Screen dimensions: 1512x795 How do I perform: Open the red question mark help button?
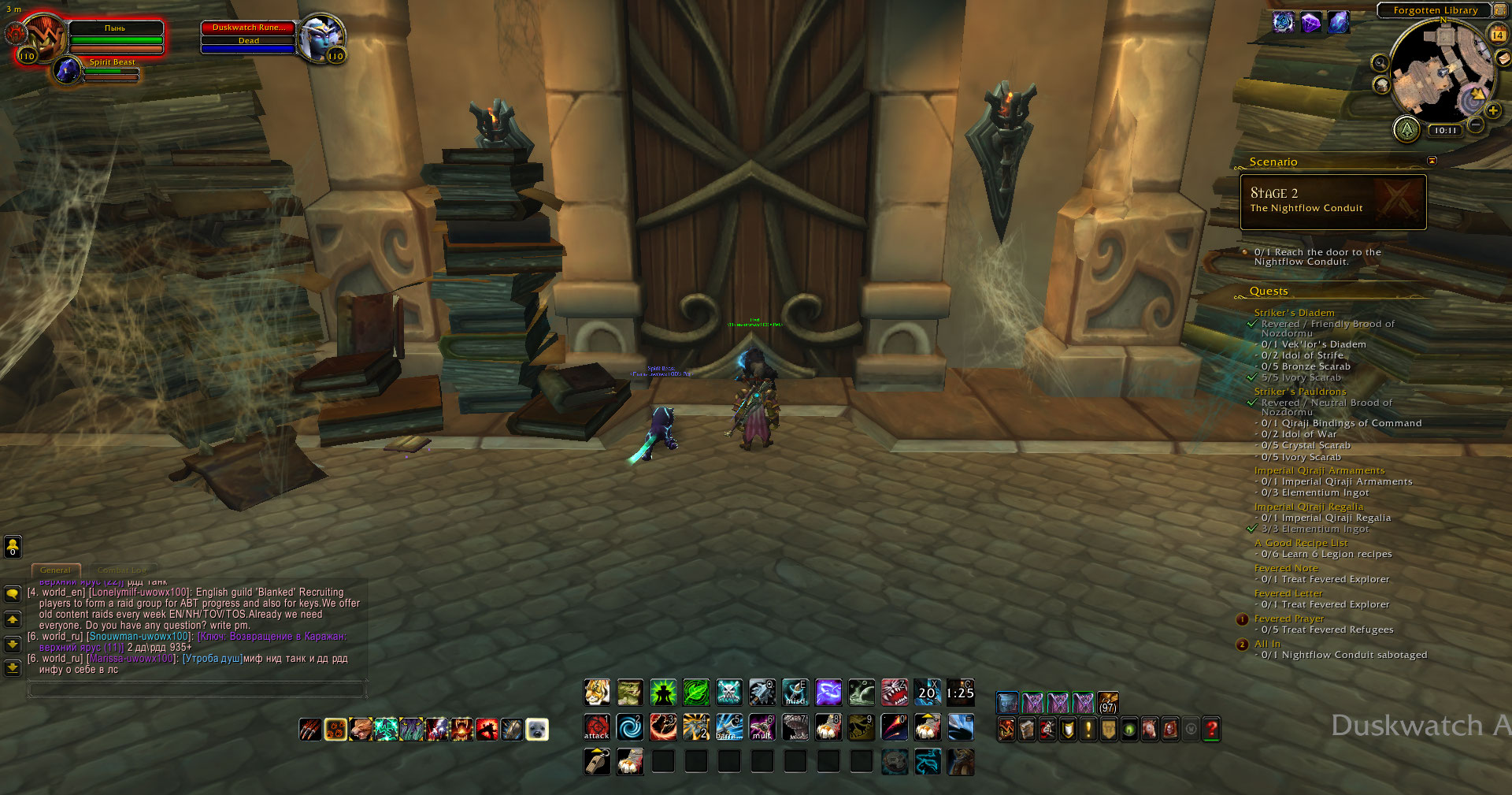(x=1212, y=730)
